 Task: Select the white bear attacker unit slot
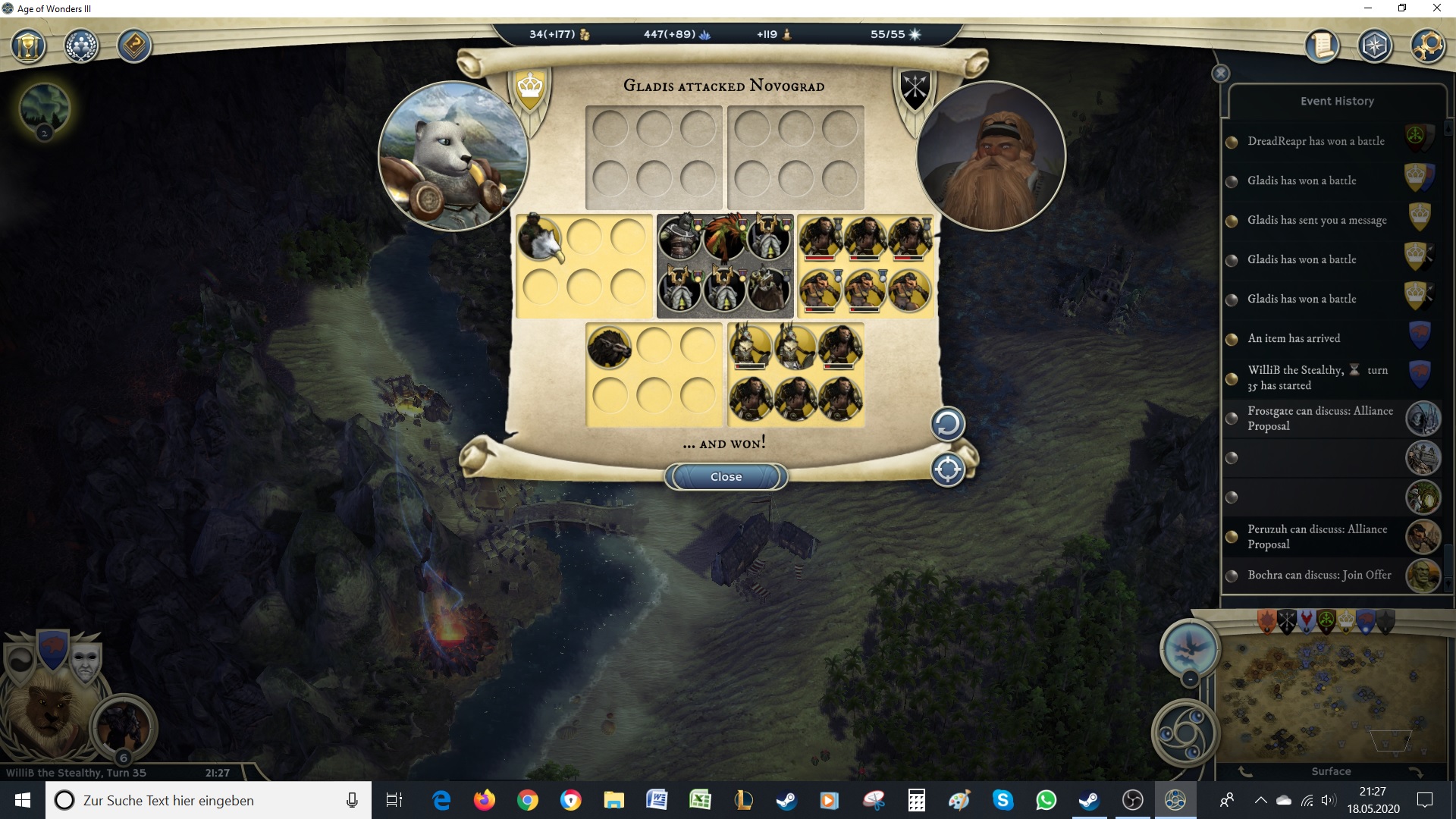(x=540, y=238)
